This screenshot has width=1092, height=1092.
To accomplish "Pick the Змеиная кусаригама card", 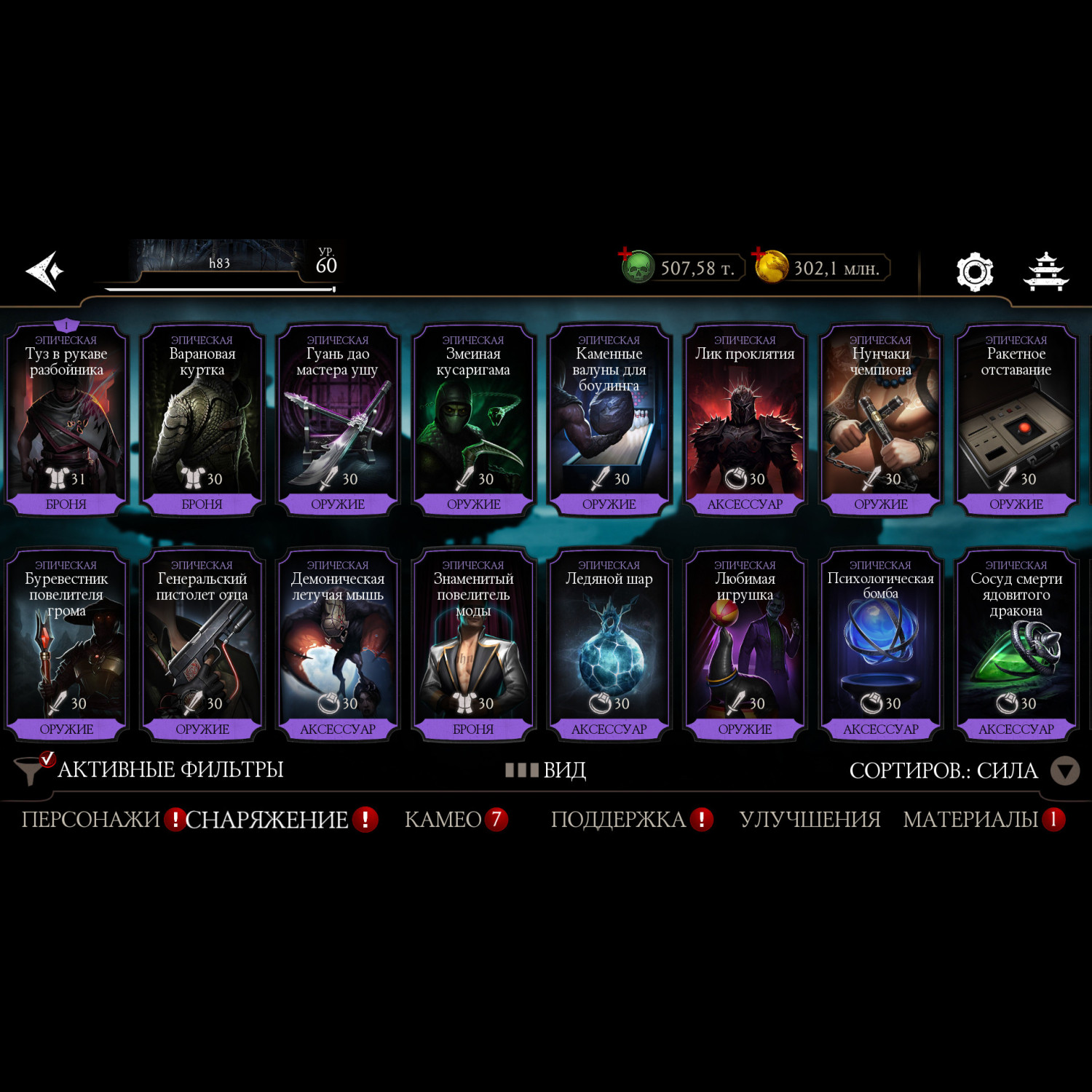I will [473, 420].
